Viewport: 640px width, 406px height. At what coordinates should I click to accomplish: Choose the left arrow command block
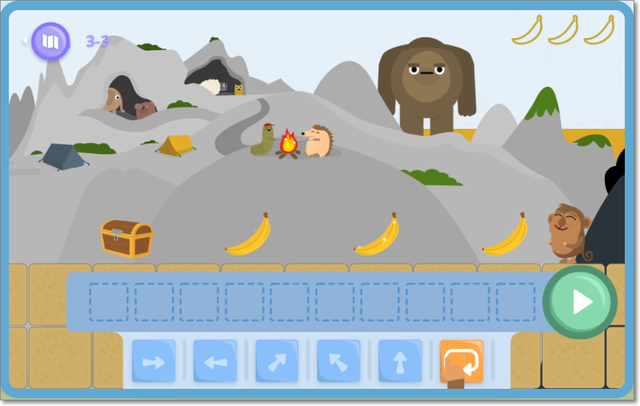point(214,360)
